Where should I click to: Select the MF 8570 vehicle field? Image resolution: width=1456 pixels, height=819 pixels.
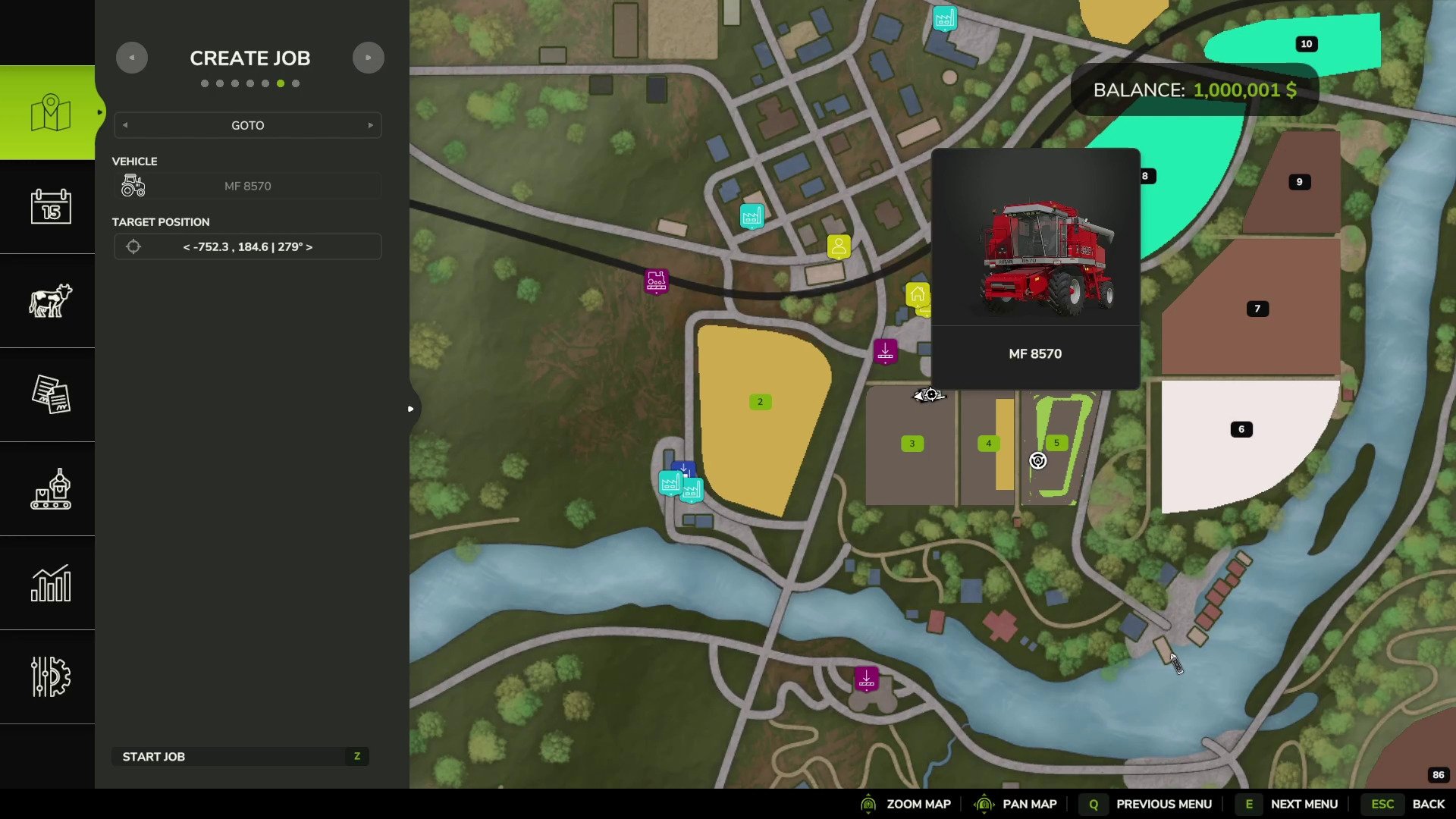click(x=247, y=185)
